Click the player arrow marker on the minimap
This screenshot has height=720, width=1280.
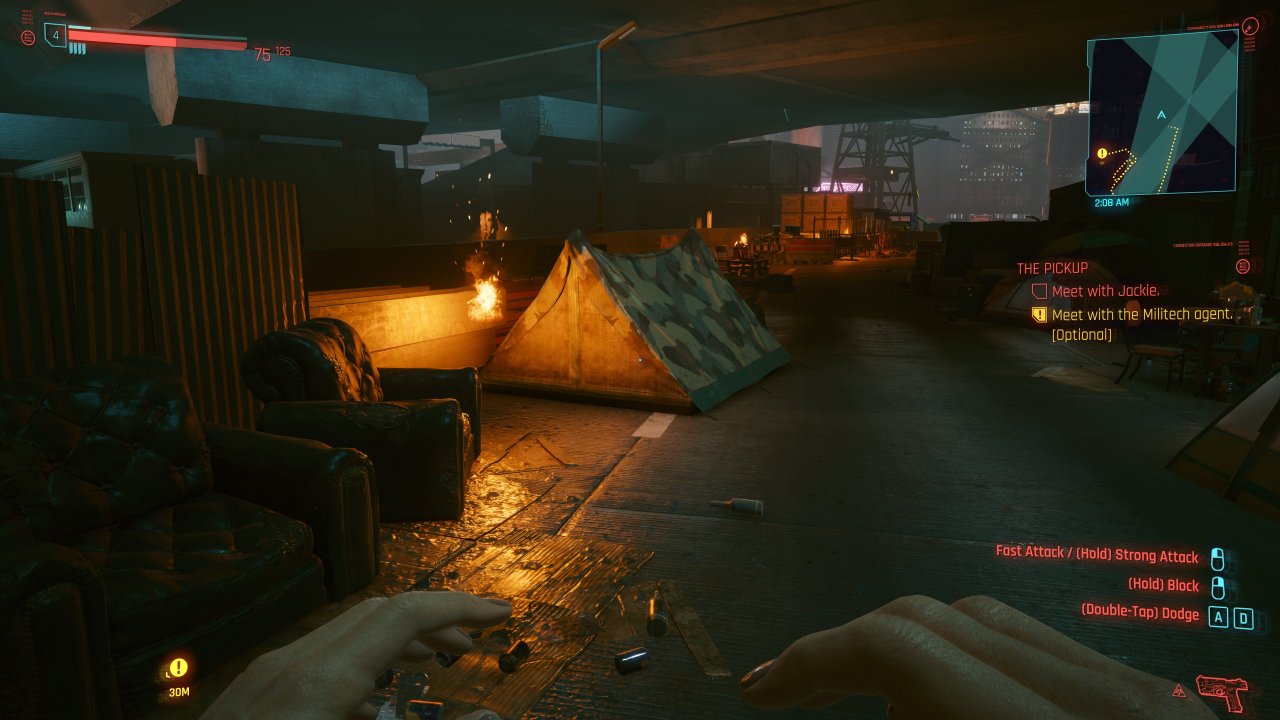pos(1161,114)
